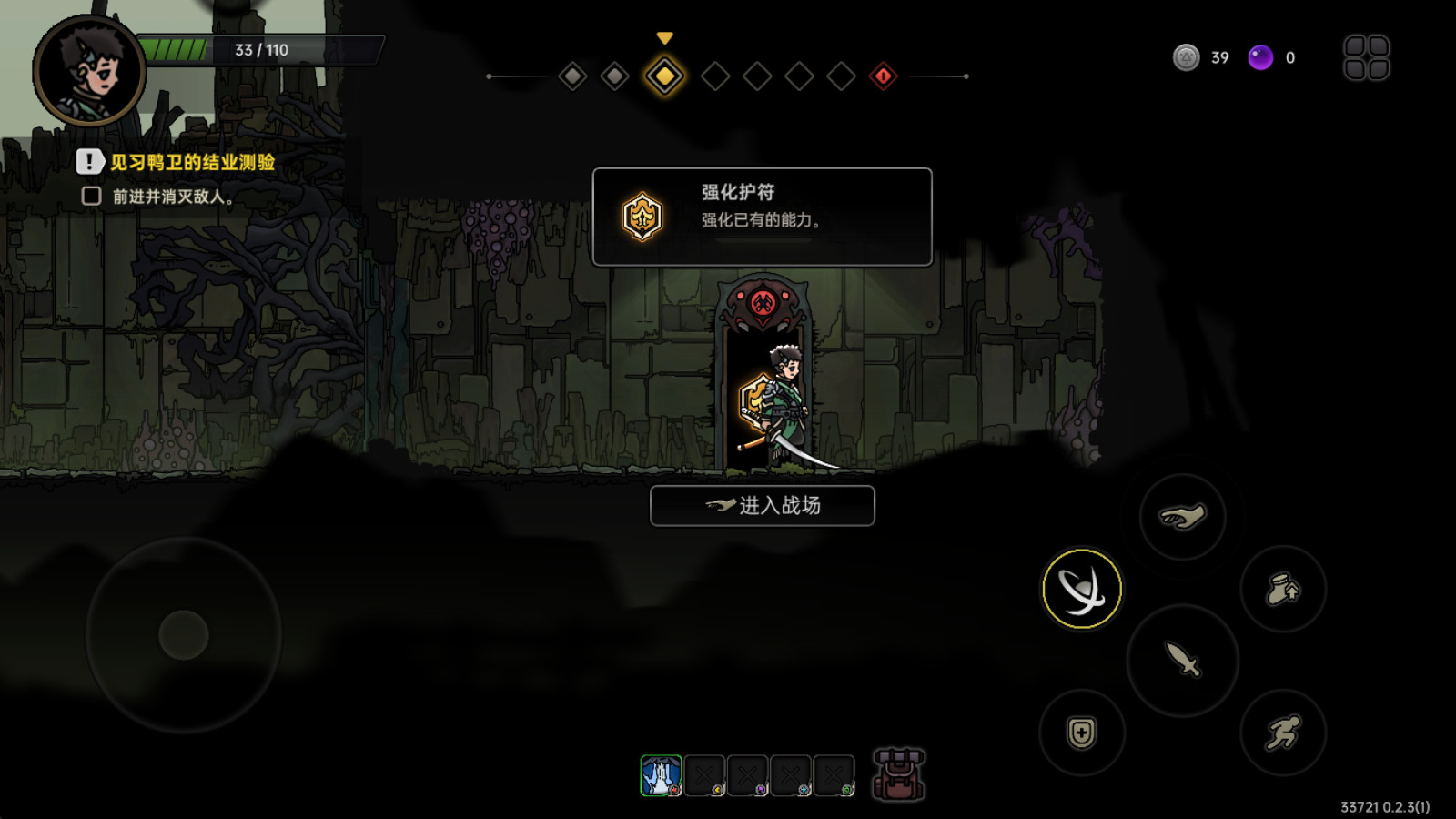Tap the purple orb currency icon
This screenshot has width=1456, height=819.
(x=1261, y=57)
